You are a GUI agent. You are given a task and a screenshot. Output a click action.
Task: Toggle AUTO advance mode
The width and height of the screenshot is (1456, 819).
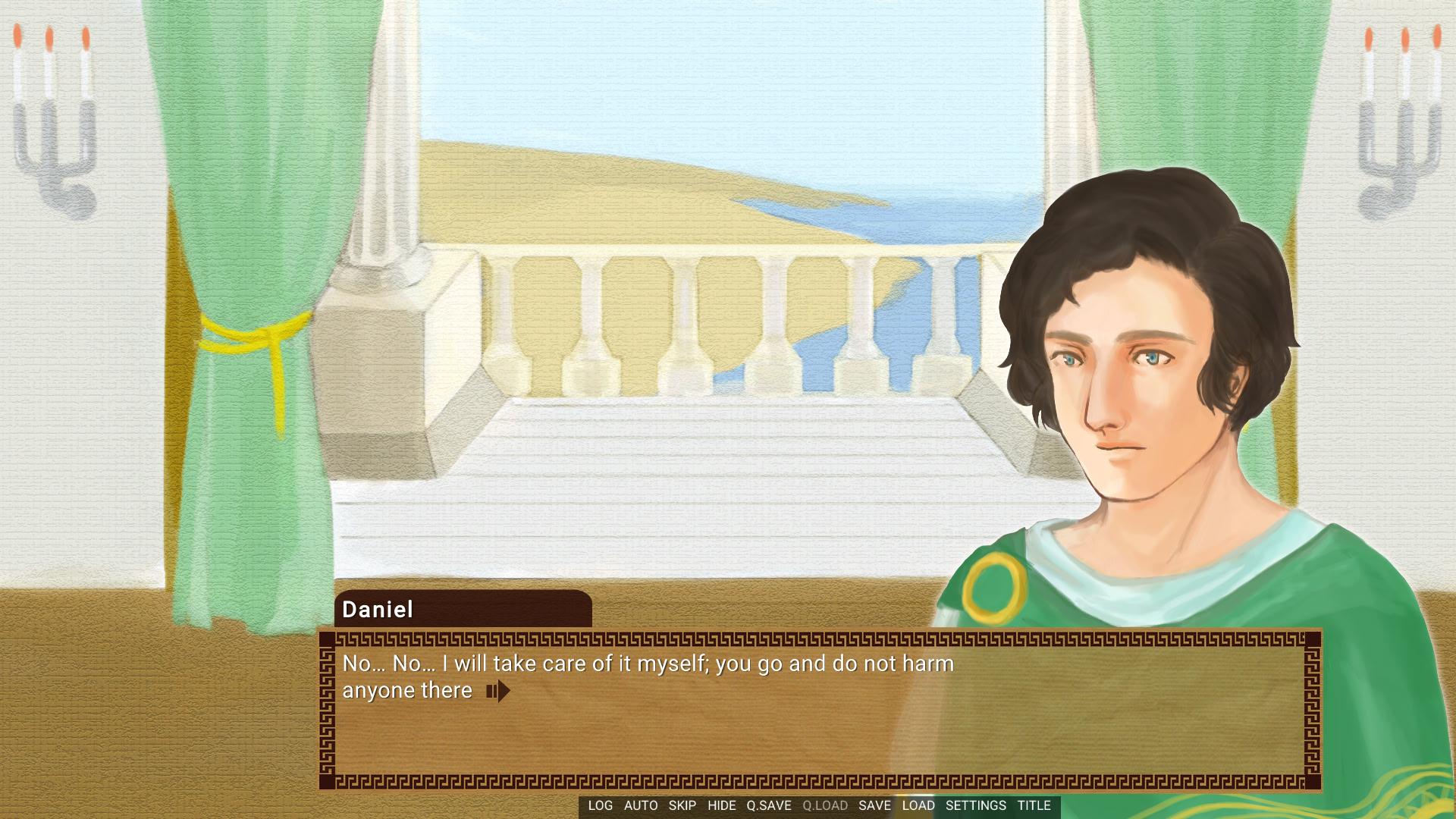641,806
